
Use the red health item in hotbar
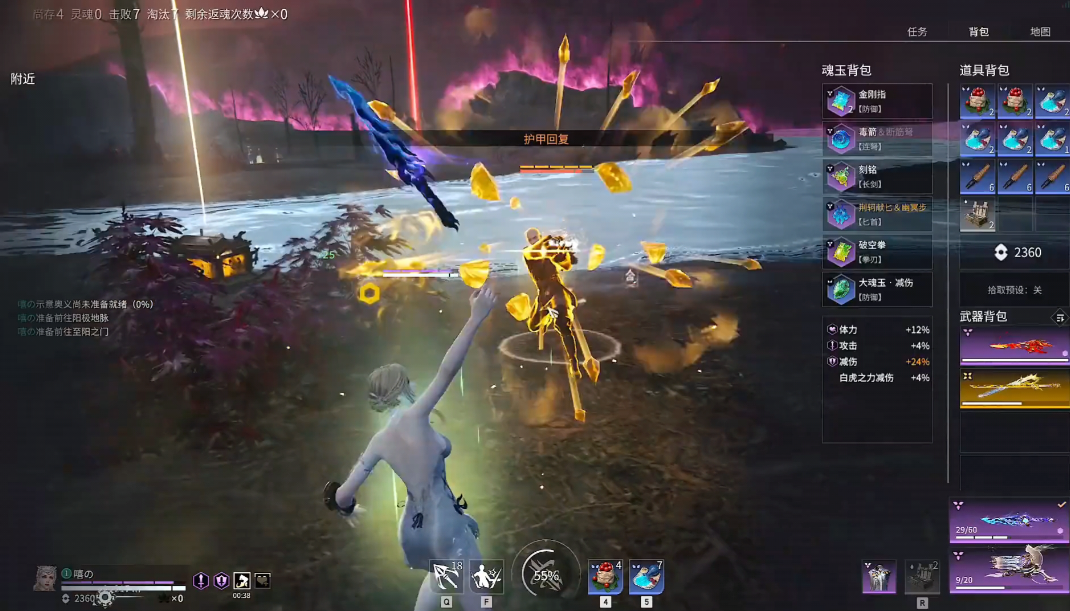[604, 577]
